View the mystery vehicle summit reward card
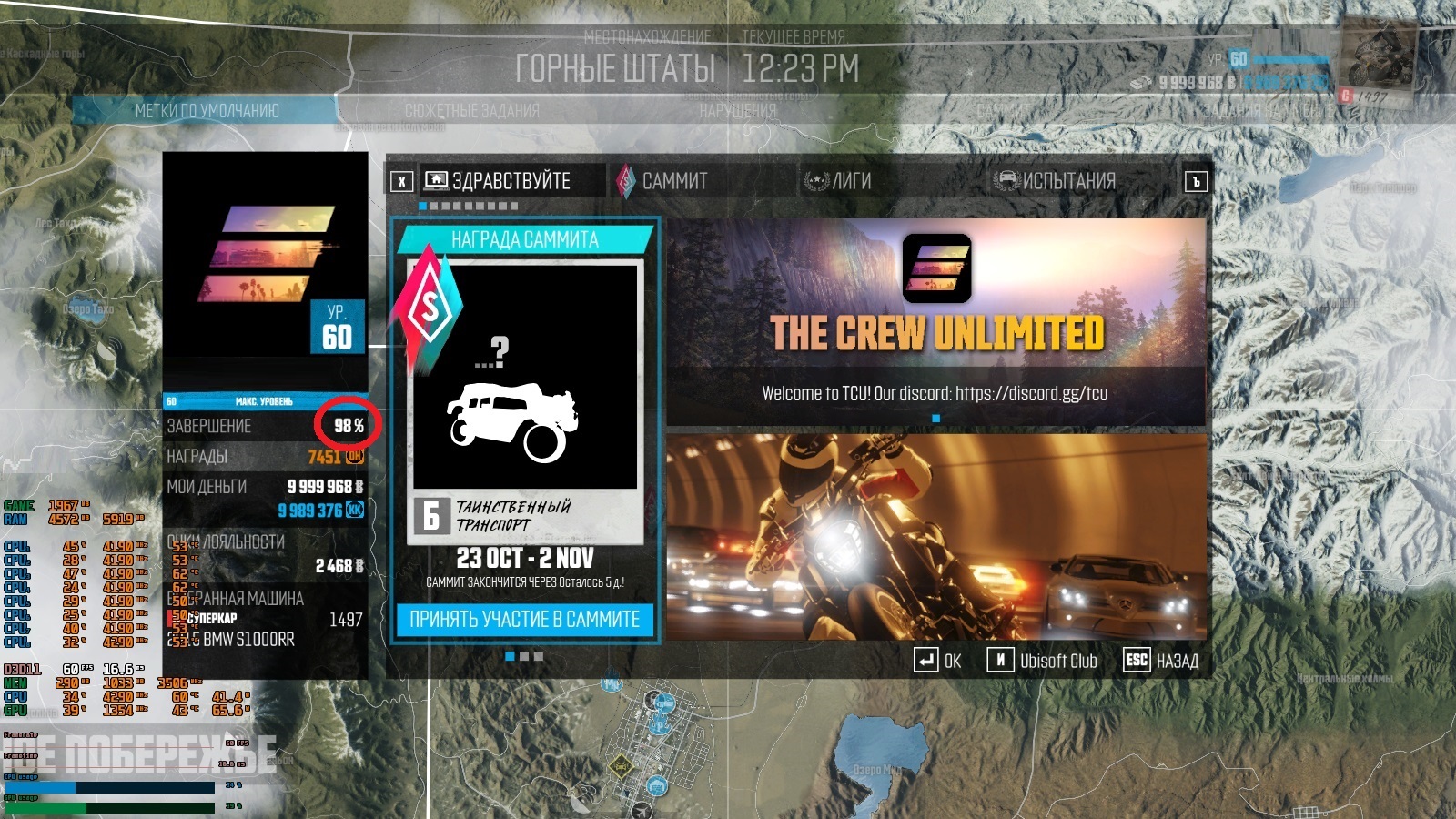1456x819 pixels. point(525,400)
